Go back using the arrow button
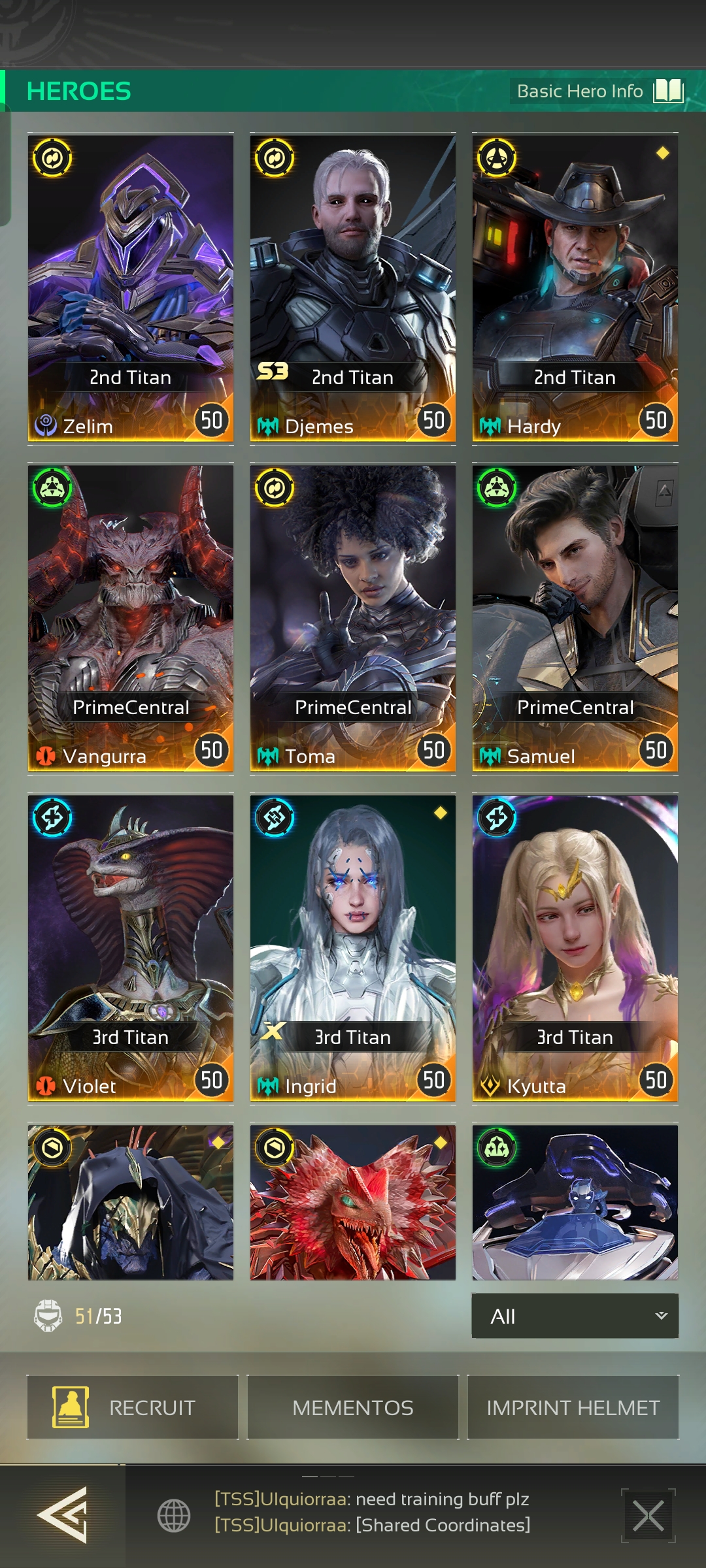 62,1514
